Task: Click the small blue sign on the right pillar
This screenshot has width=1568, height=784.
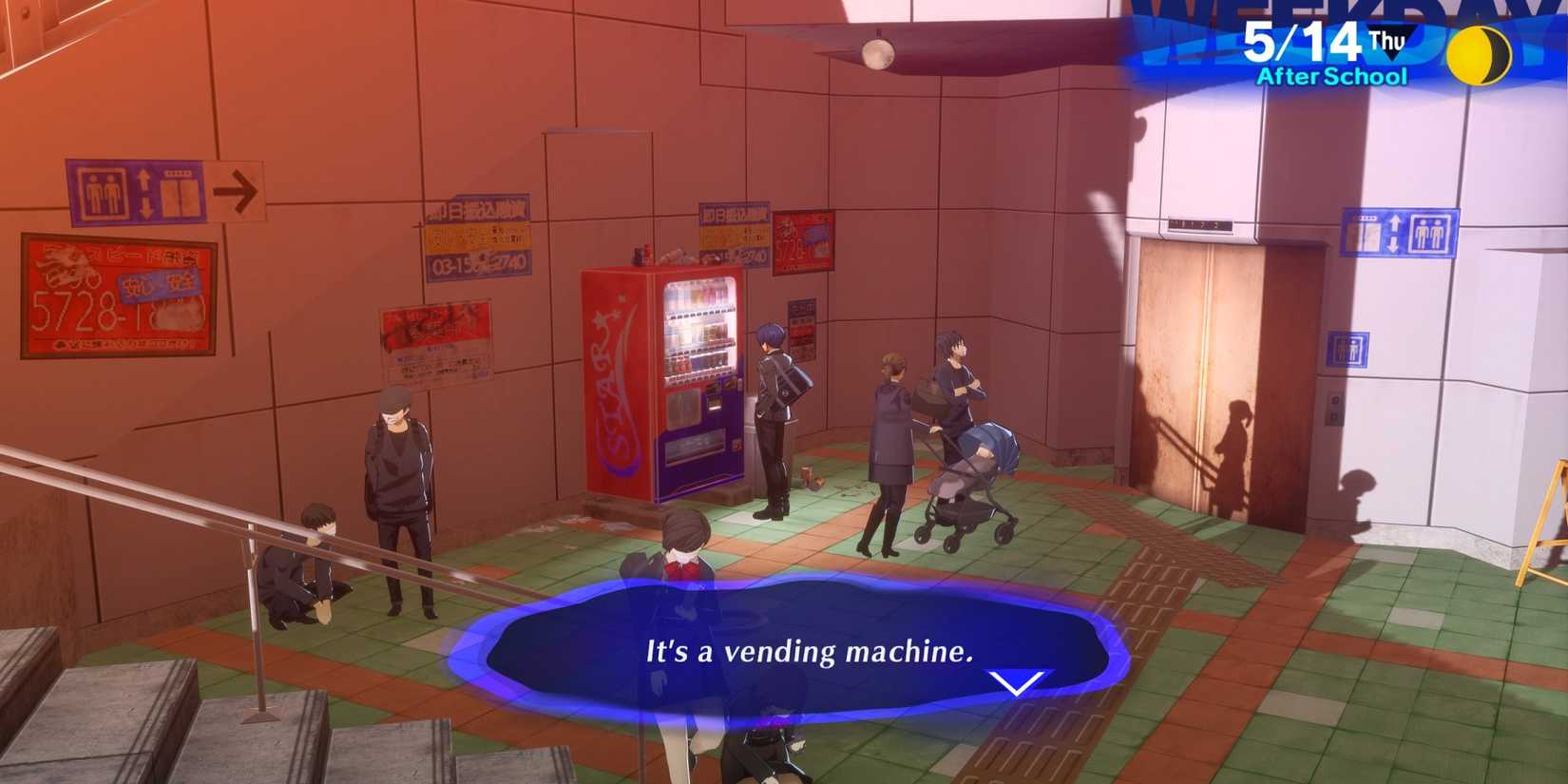Action: (1347, 348)
